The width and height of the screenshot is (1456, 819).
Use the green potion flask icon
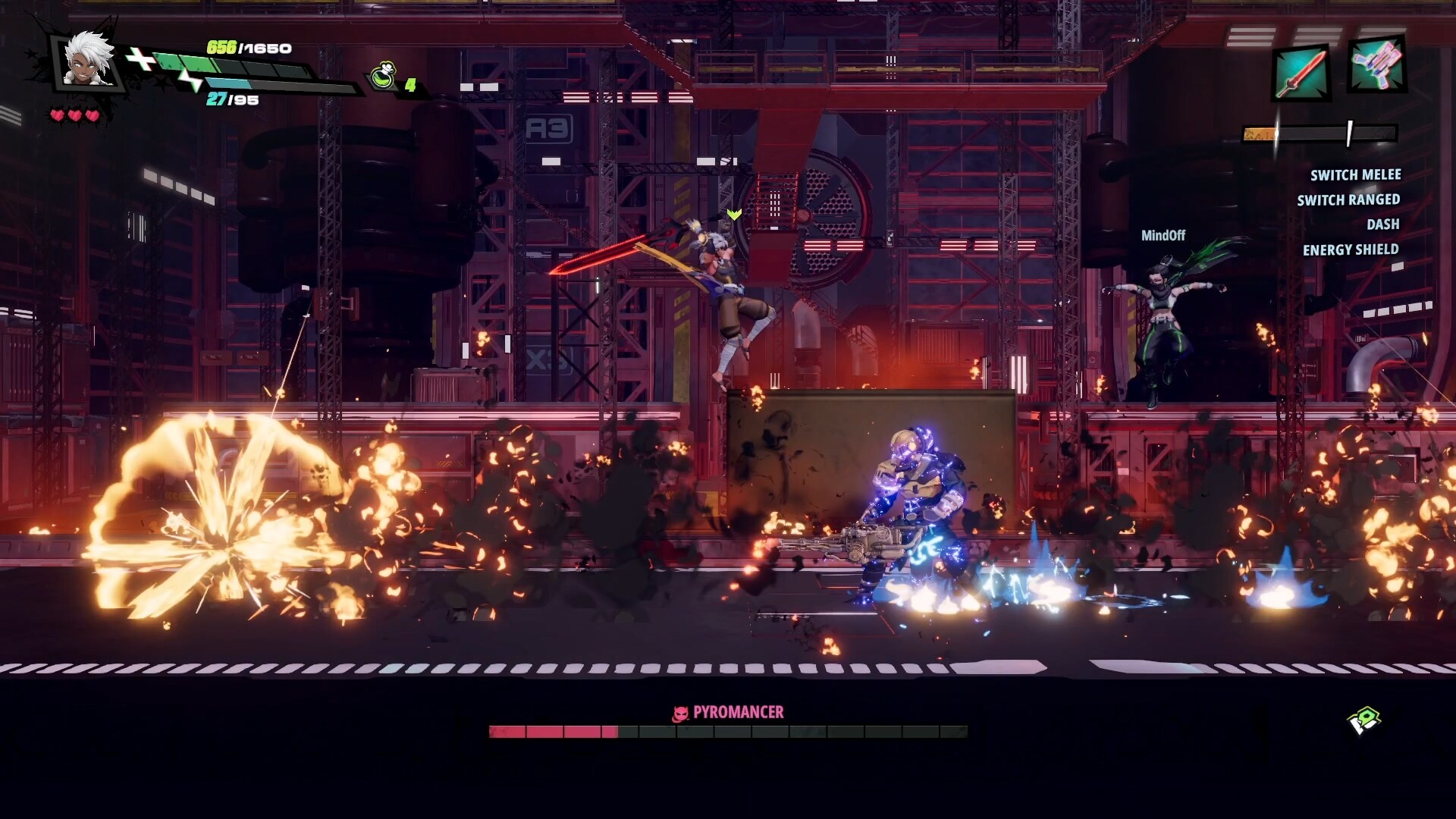[x=384, y=77]
